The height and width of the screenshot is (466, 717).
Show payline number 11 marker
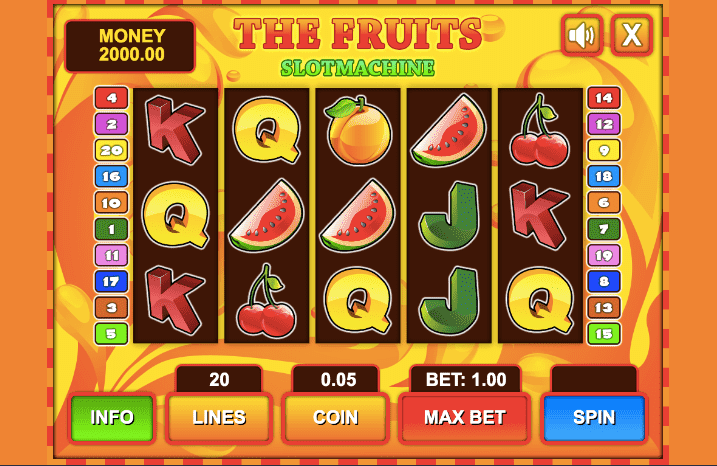coord(110,255)
